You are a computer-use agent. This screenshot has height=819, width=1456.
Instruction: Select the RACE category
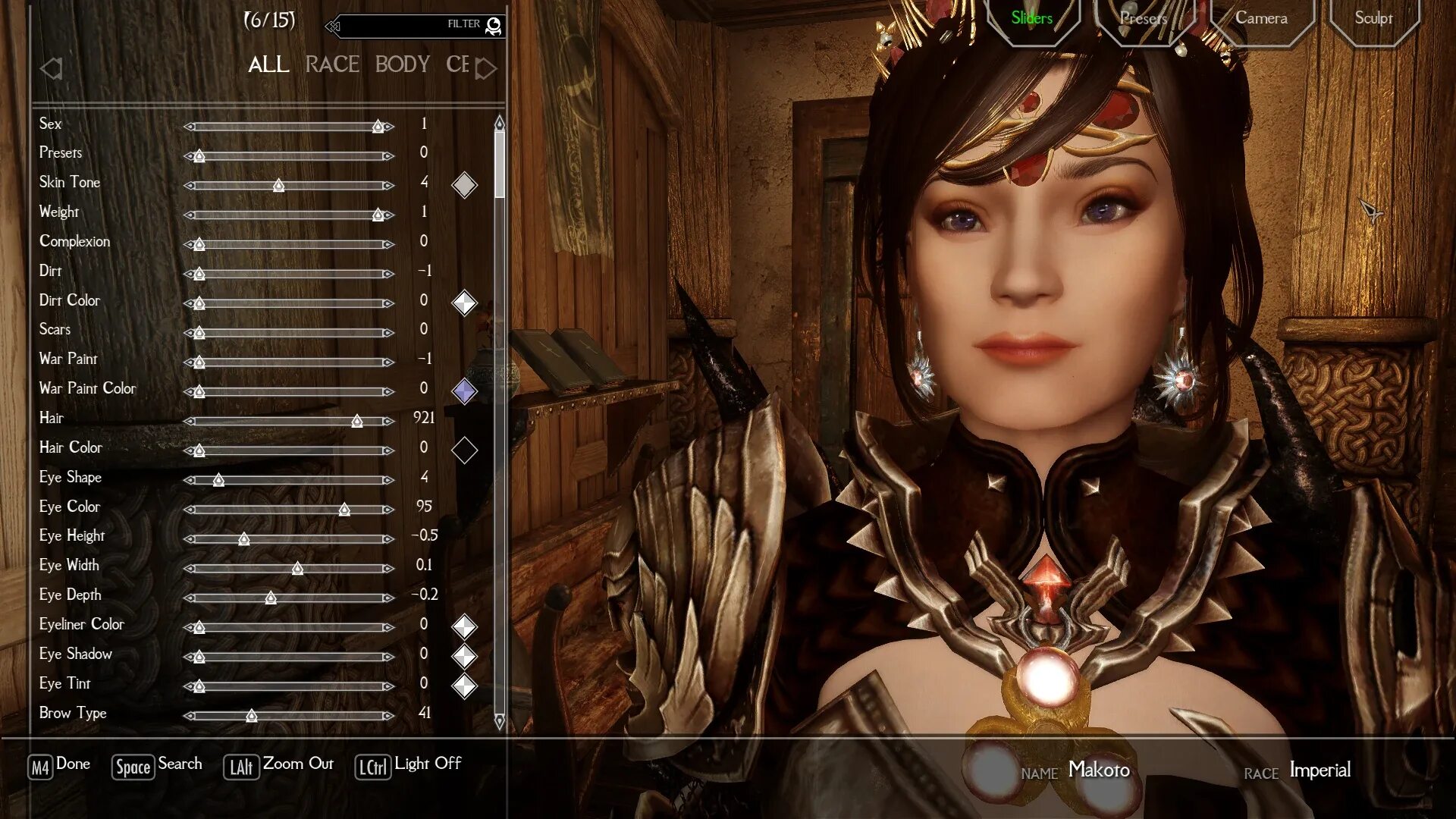pos(332,65)
